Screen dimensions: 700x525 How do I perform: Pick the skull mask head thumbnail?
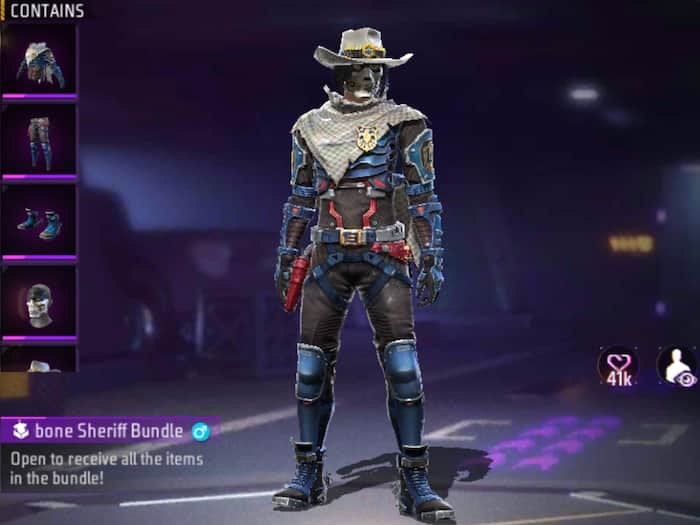[x=39, y=302]
